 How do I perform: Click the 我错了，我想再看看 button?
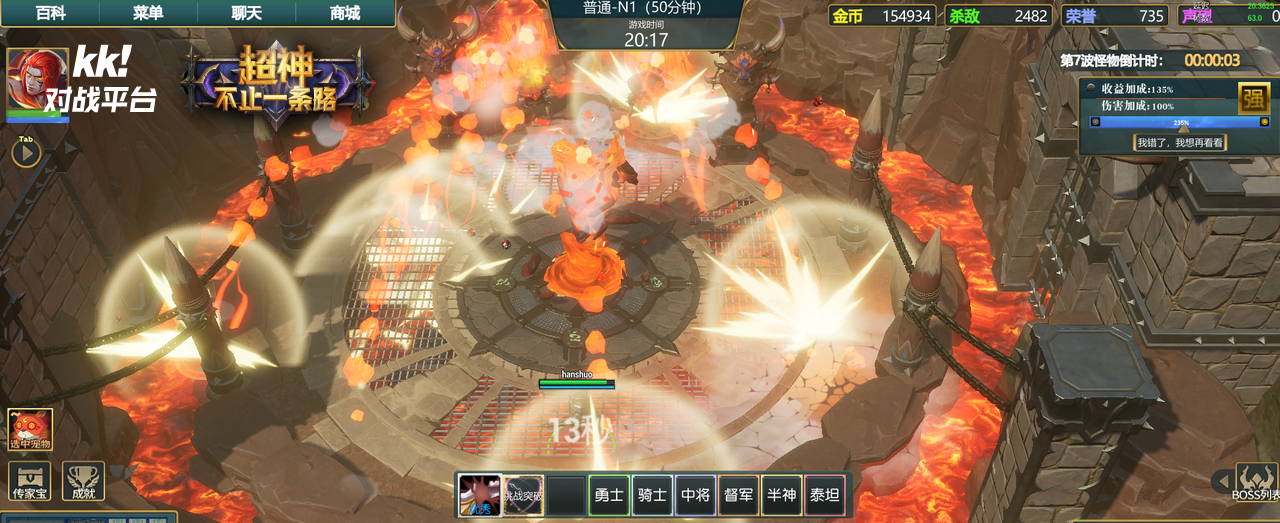1180,143
